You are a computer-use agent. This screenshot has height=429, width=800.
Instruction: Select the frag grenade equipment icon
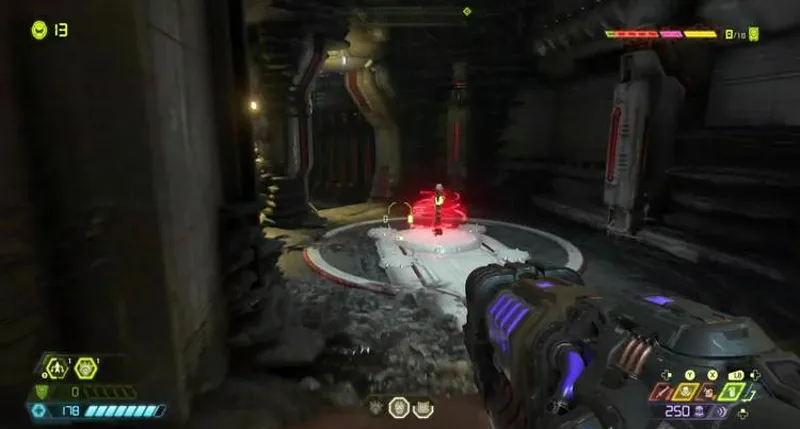[x=57, y=368]
